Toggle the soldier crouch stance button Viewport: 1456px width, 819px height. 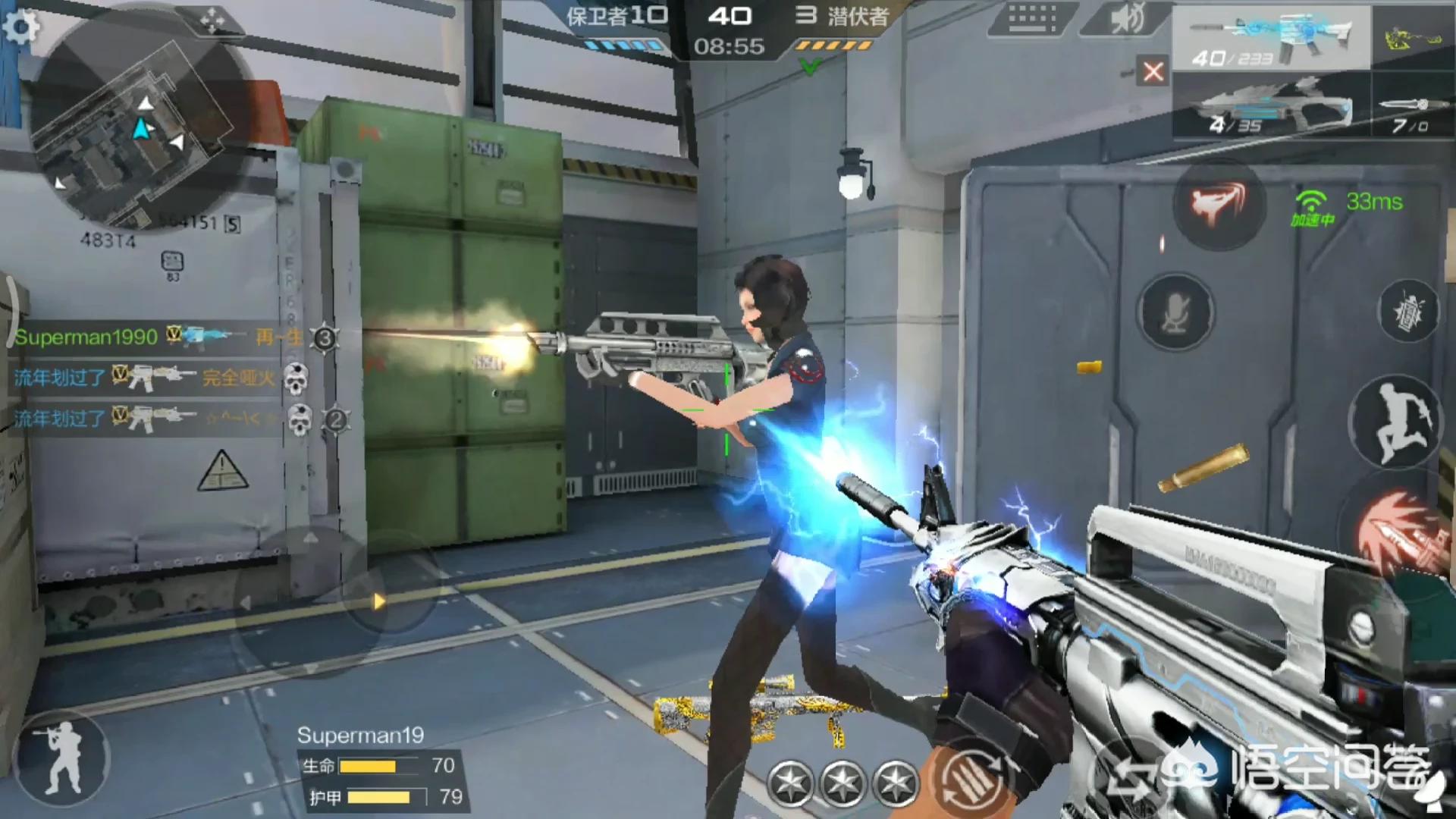tap(62, 757)
